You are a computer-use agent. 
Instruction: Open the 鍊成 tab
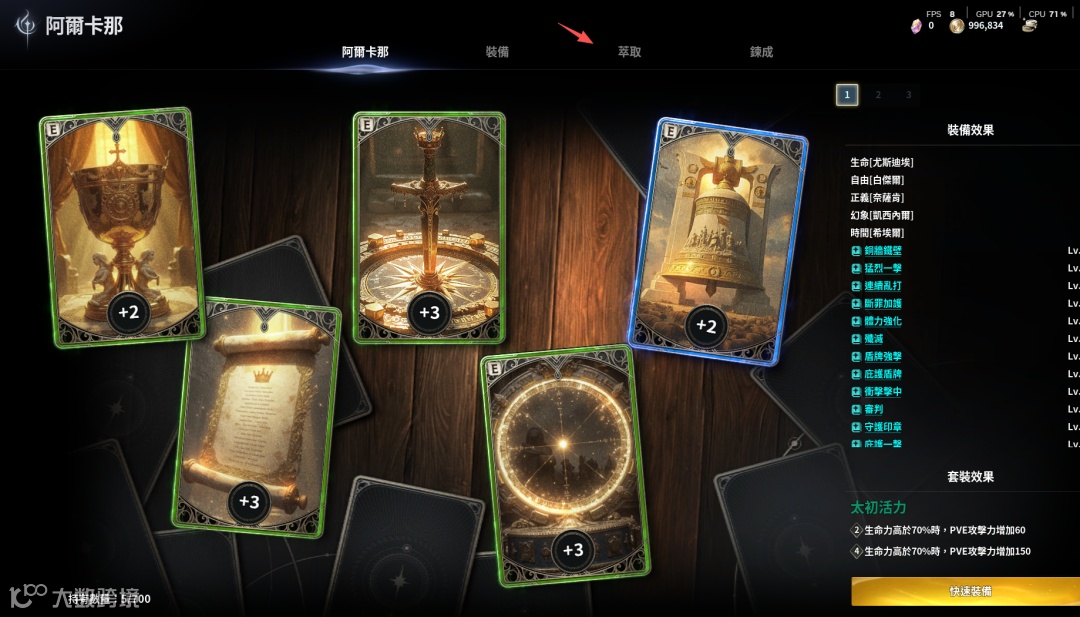click(x=761, y=52)
